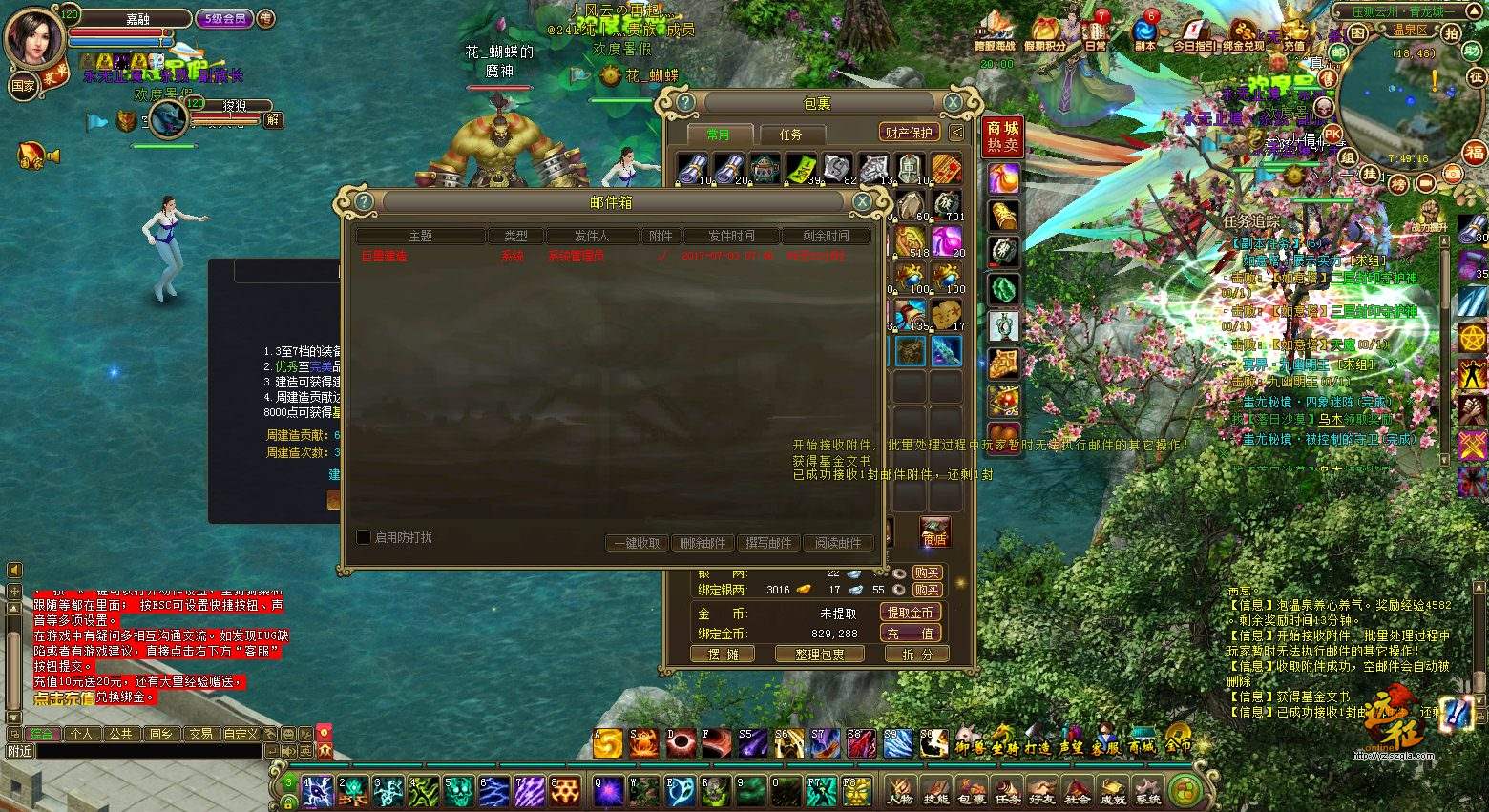Toggle the PK mode button by minimap
Image resolution: width=1489 pixels, height=812 pixels.
tap(1332, 135)
